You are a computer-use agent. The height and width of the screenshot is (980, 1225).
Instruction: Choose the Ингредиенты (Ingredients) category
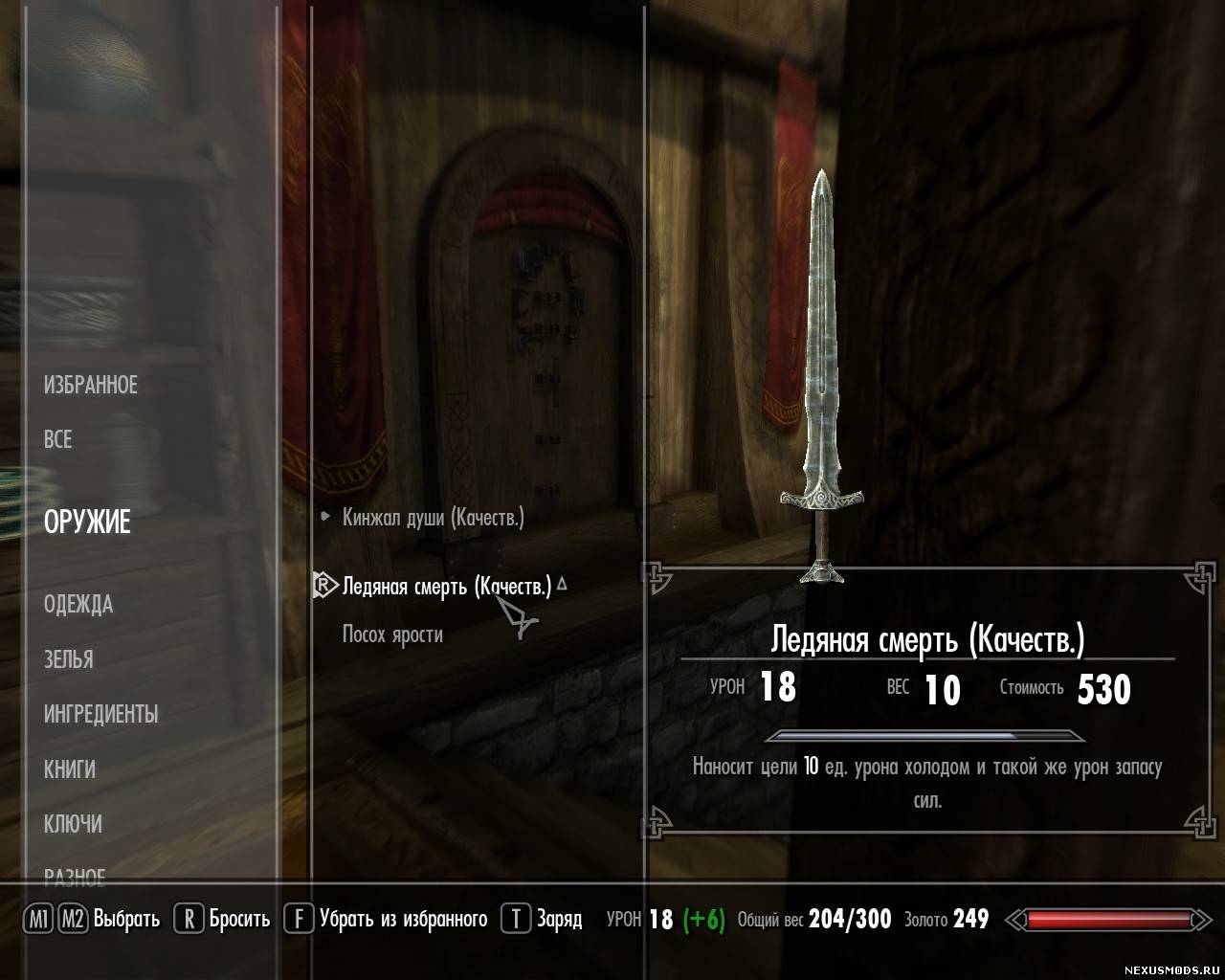100,714
